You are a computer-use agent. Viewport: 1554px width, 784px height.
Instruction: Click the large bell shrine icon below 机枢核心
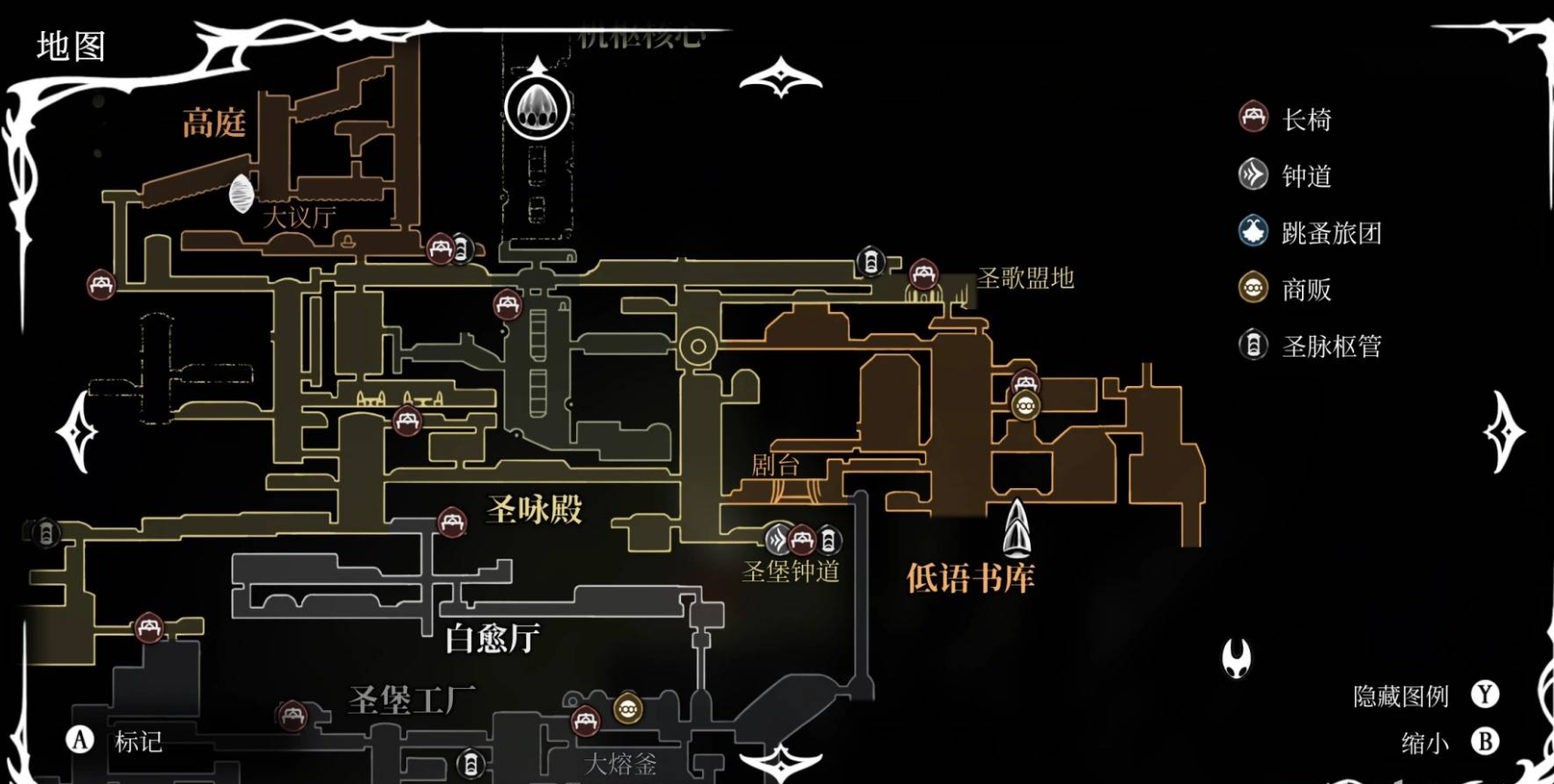point(537,108)
